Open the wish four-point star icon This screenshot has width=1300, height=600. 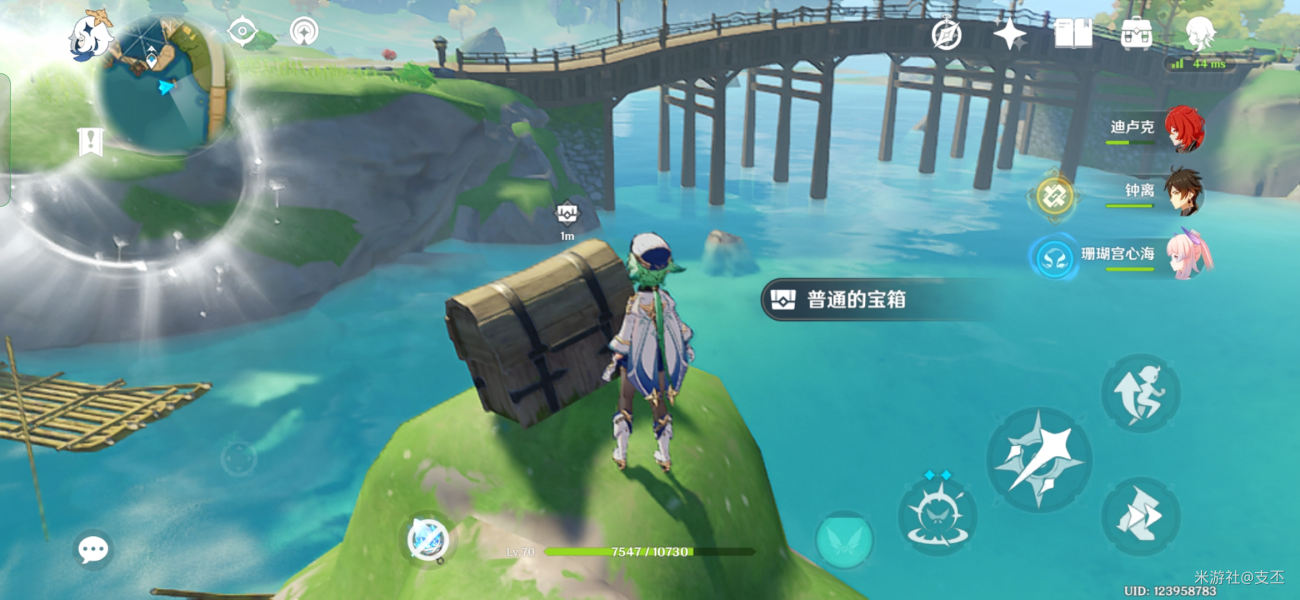[1009, 35]
